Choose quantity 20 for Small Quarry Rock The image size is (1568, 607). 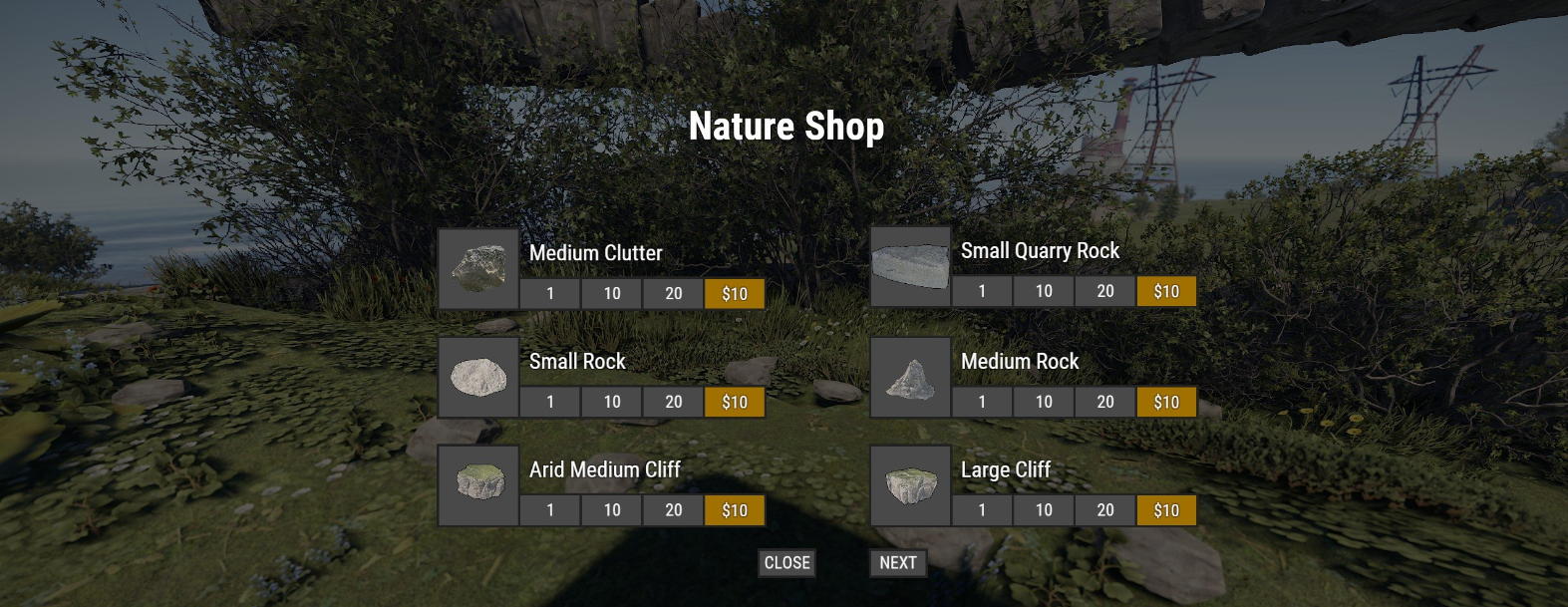click(x=1104, y=291)
